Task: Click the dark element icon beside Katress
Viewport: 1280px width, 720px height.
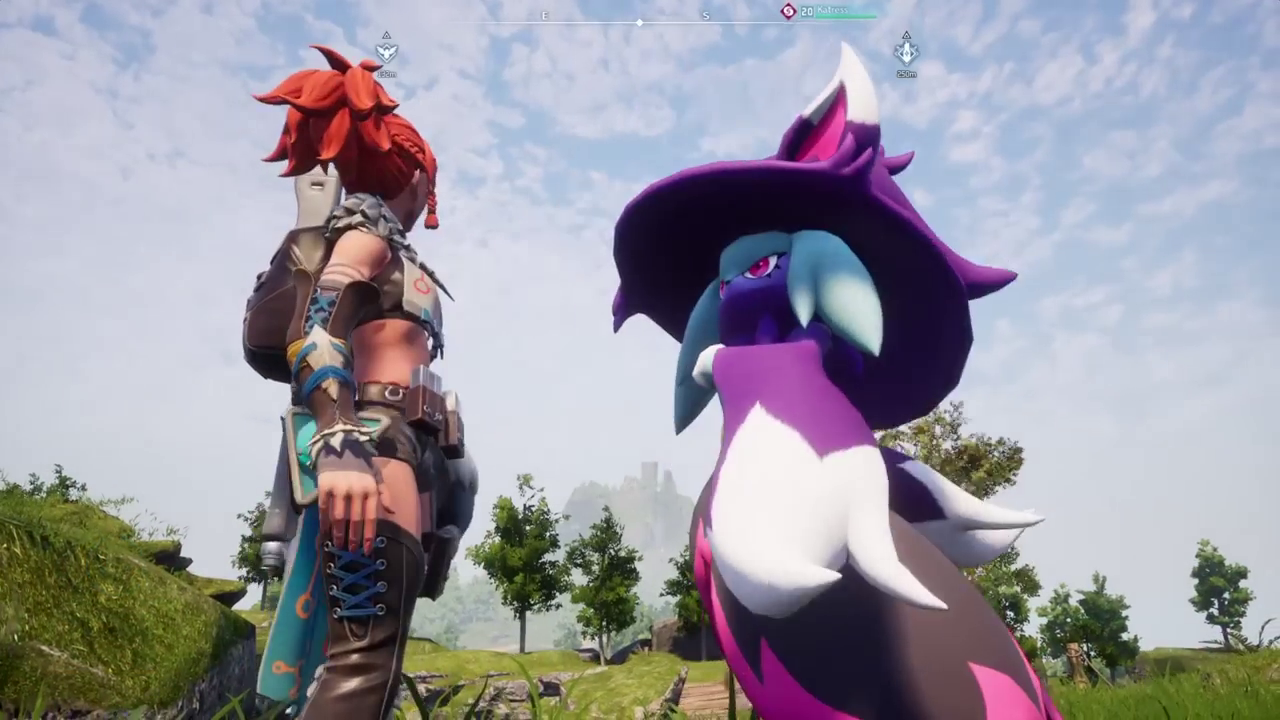Action: (x=788, y=11)
